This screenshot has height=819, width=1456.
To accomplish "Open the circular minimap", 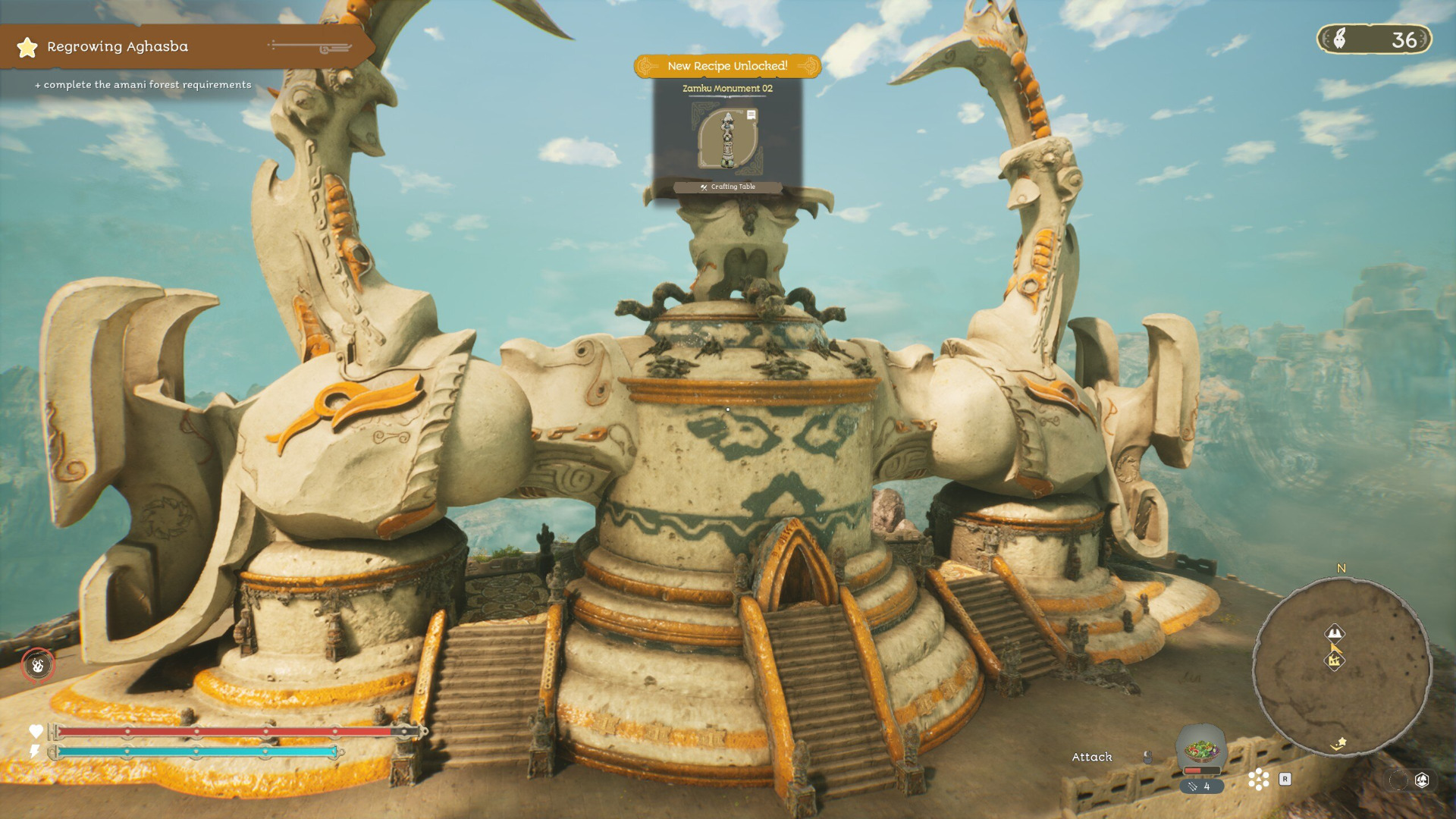I will click(1341, 667).
